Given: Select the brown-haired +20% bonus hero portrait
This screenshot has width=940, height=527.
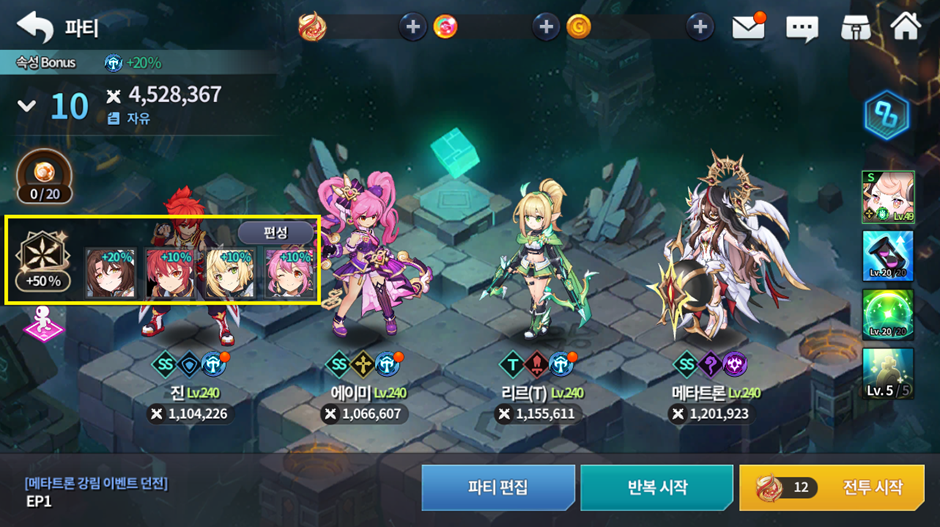Looking at the screenshot, I should click(109, 273).
